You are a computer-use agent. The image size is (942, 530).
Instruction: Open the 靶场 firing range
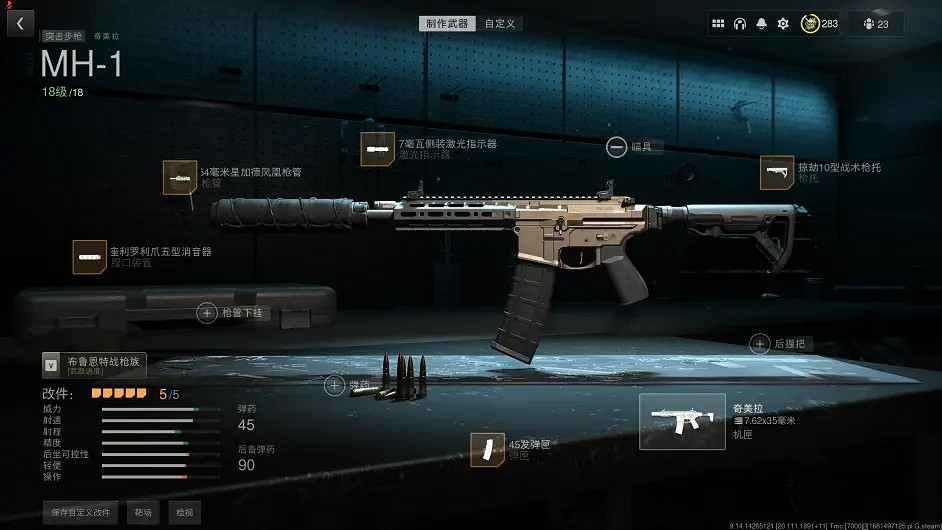[x=144, y=512]
